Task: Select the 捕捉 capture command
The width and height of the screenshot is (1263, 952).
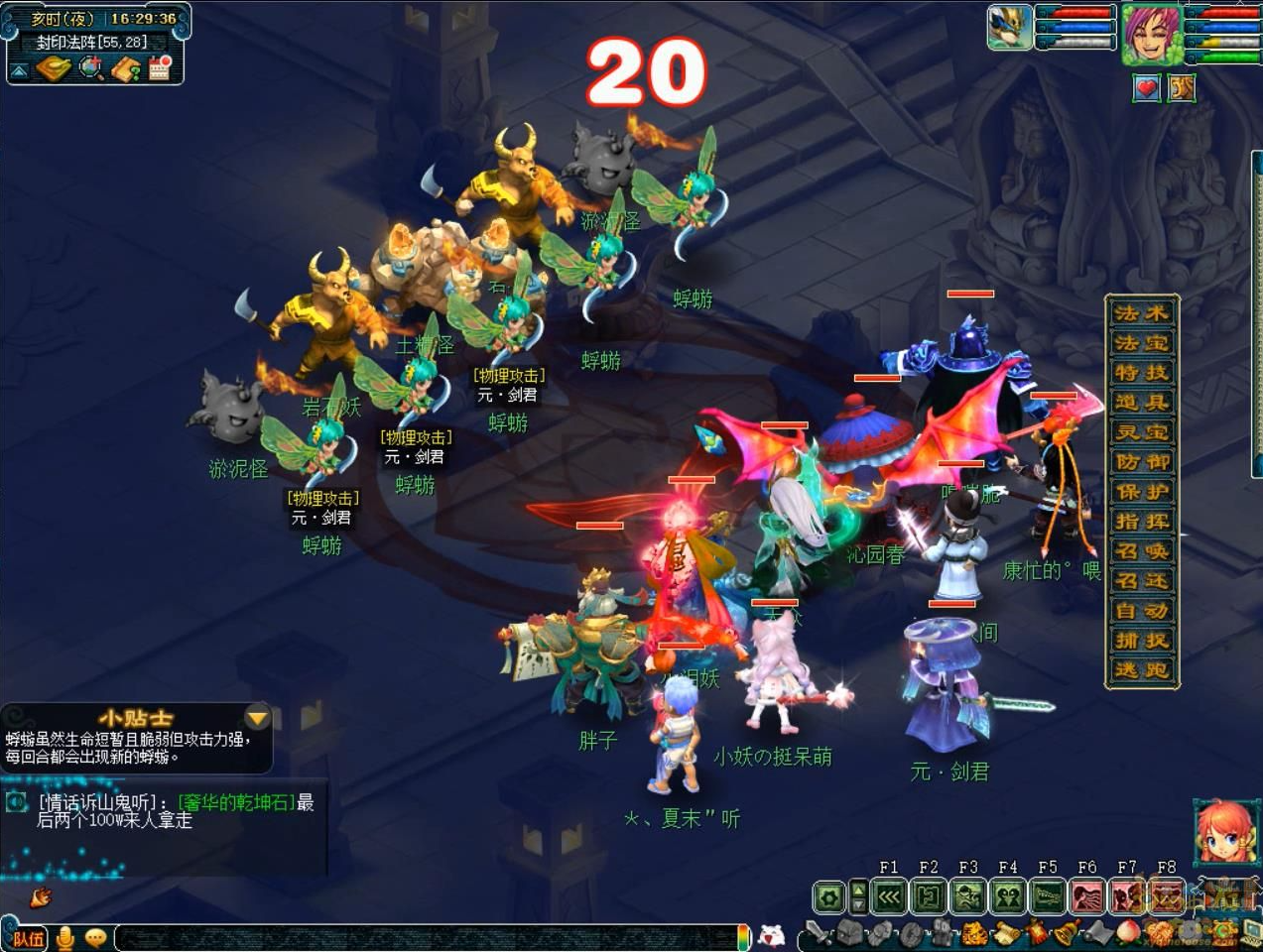Action: (x=1142, y=641)
